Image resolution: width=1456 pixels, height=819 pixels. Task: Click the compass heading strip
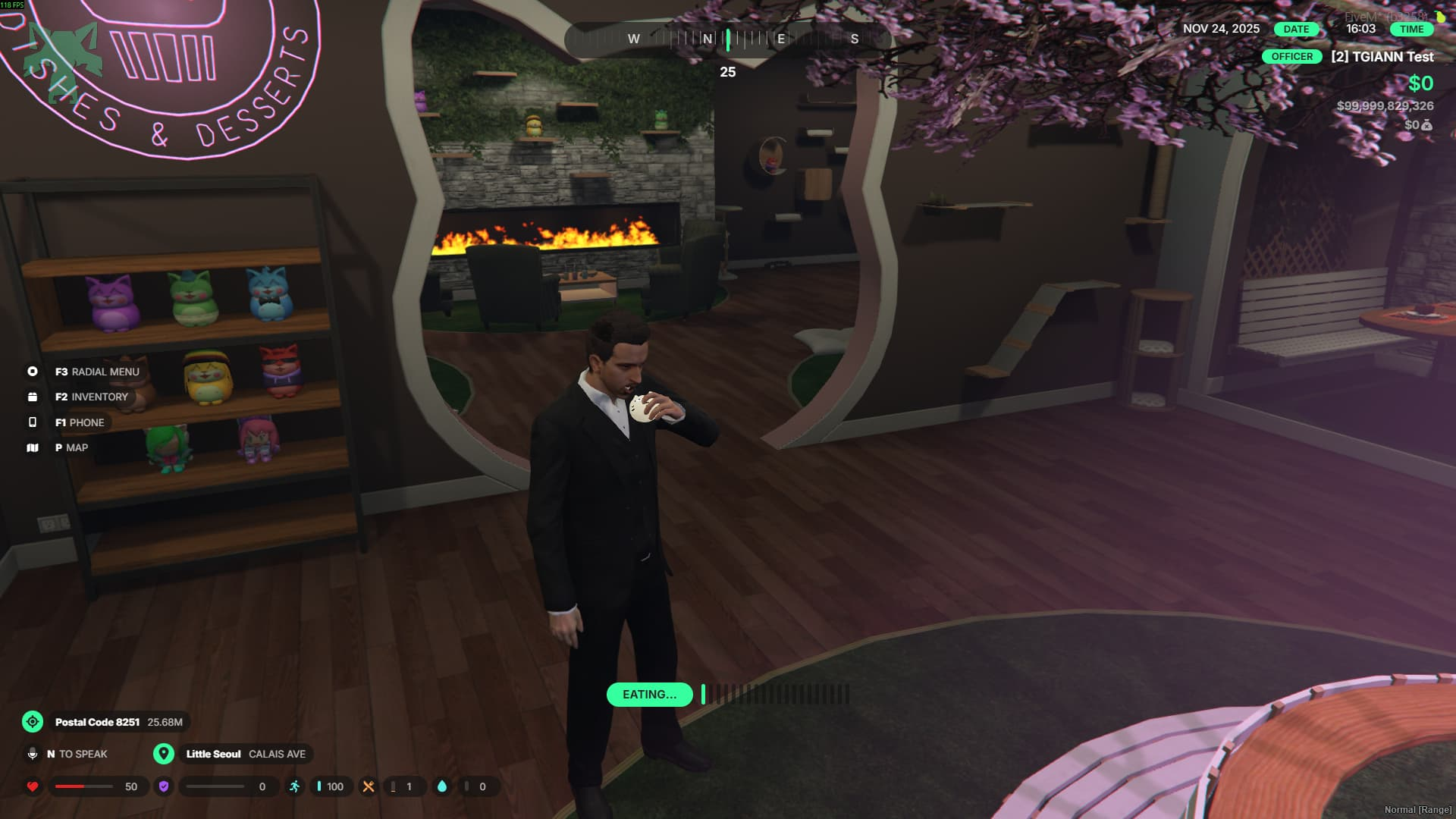(x=727, y=39)
